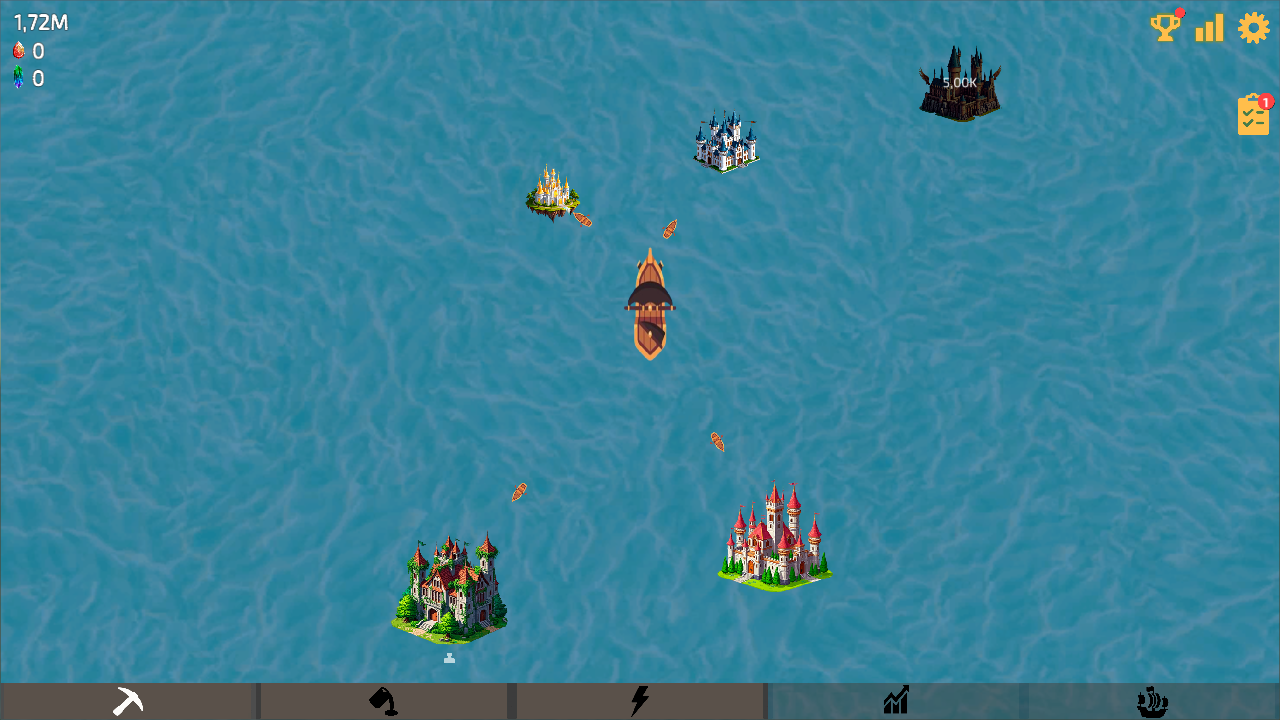Open the achievements trophy icon
Viewport: 1280px width, 720px height.
[1163, 28]
